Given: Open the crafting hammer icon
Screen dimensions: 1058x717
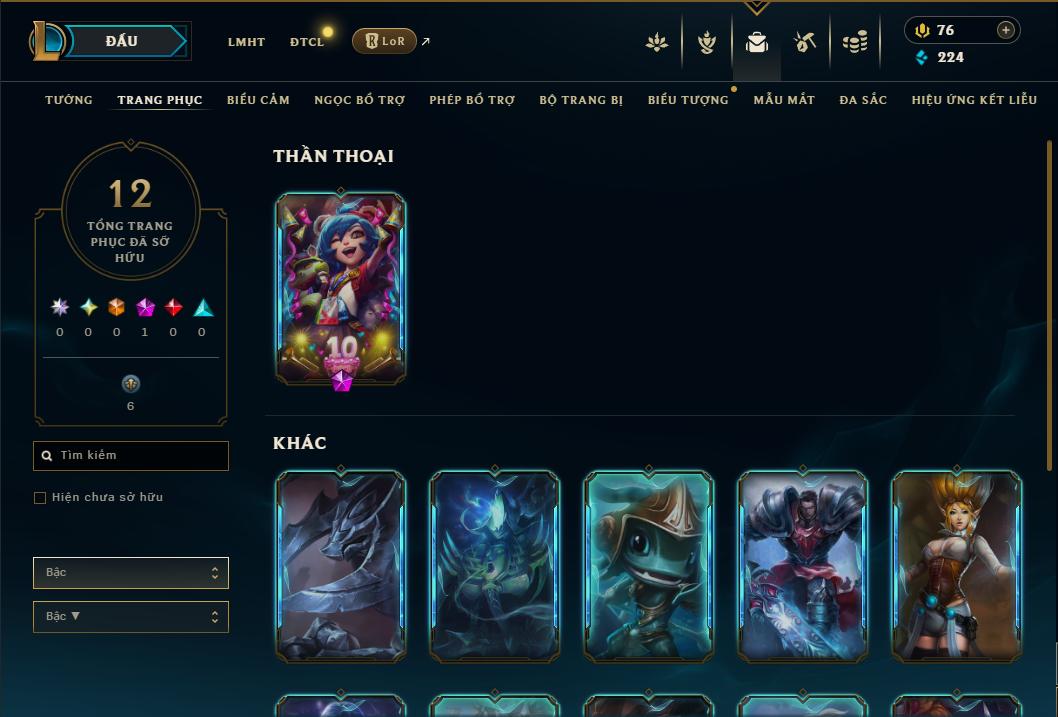Looking at the screenshot, I should pyautogui.click(x=805, y=42).
